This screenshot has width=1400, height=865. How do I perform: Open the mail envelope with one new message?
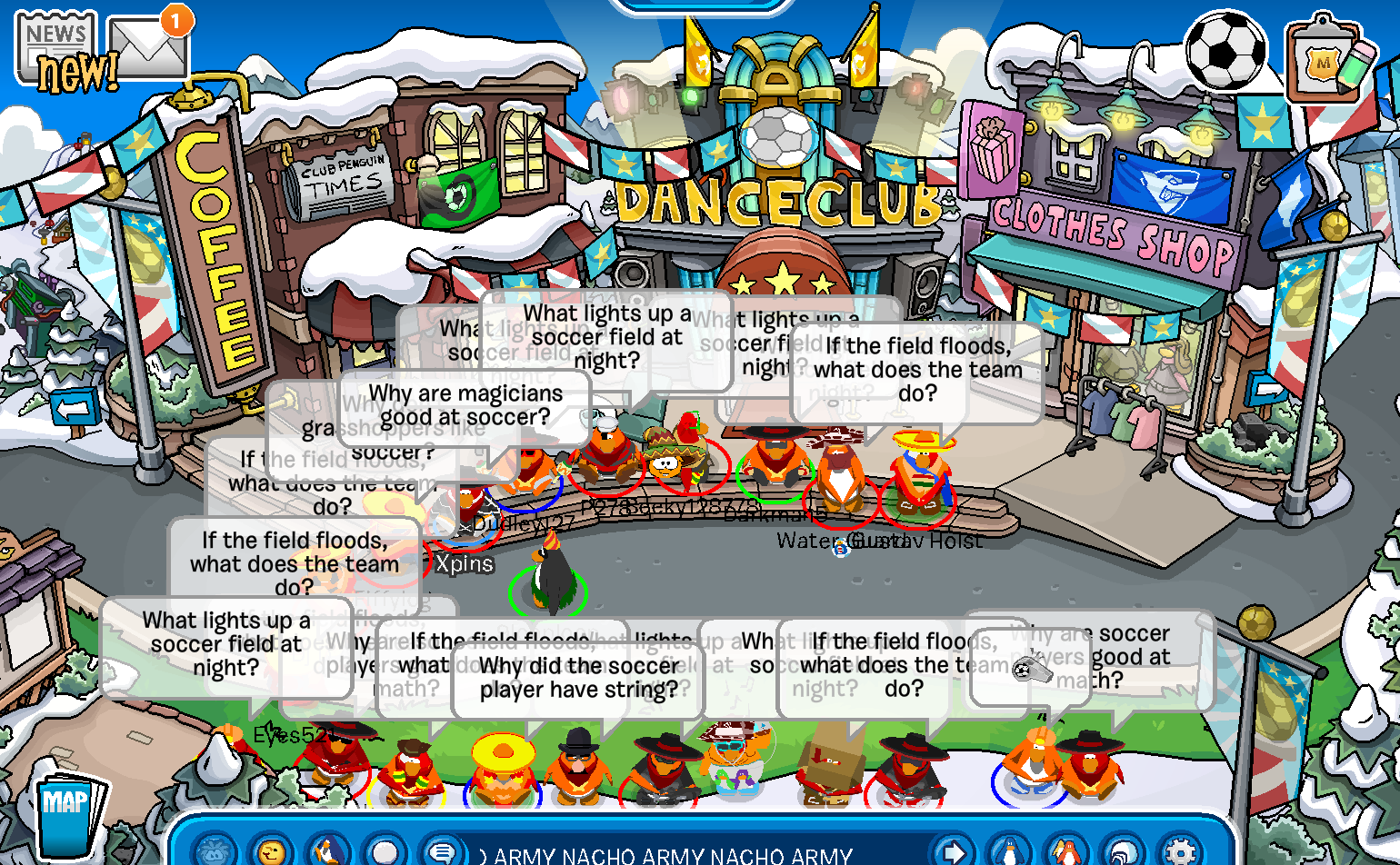tap(150, 45)
